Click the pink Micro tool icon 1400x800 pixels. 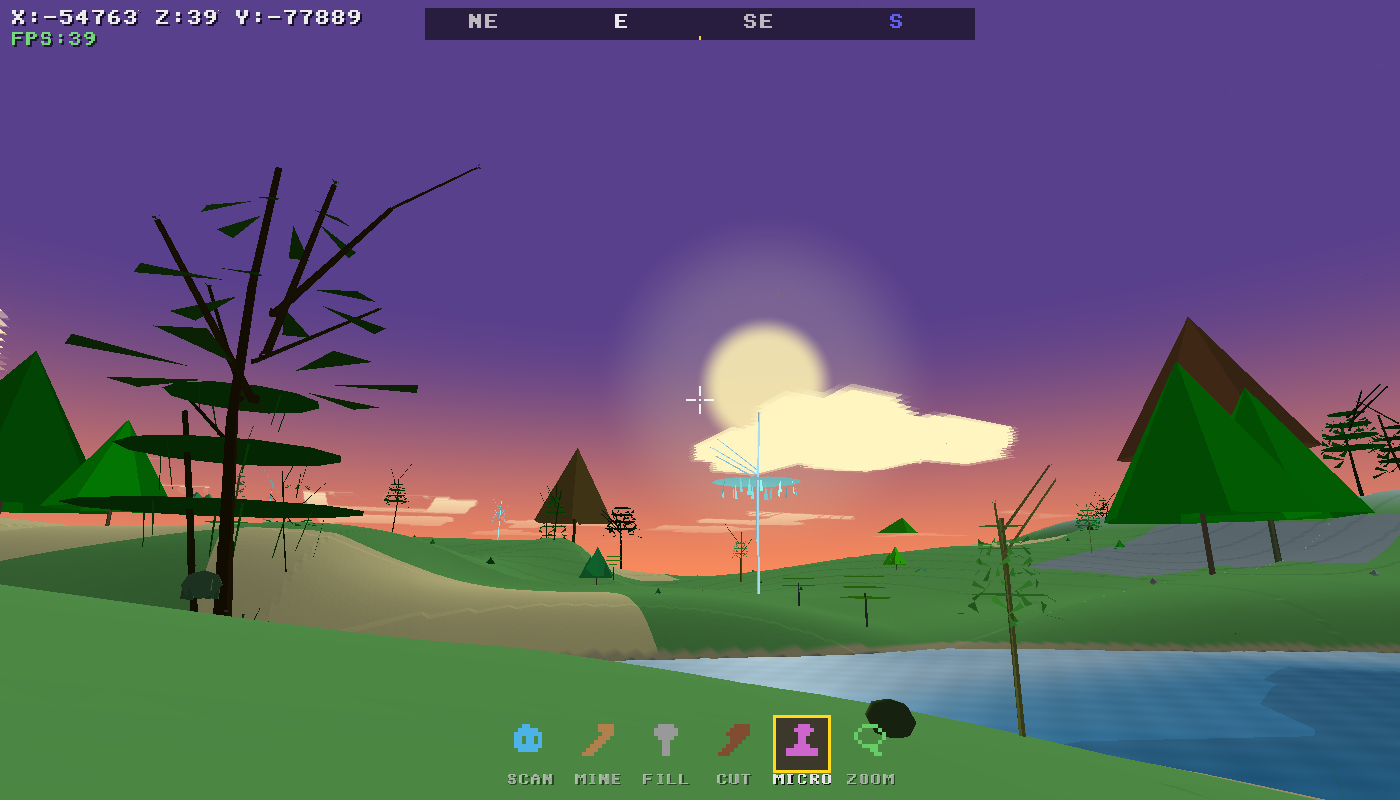point(803,740)
